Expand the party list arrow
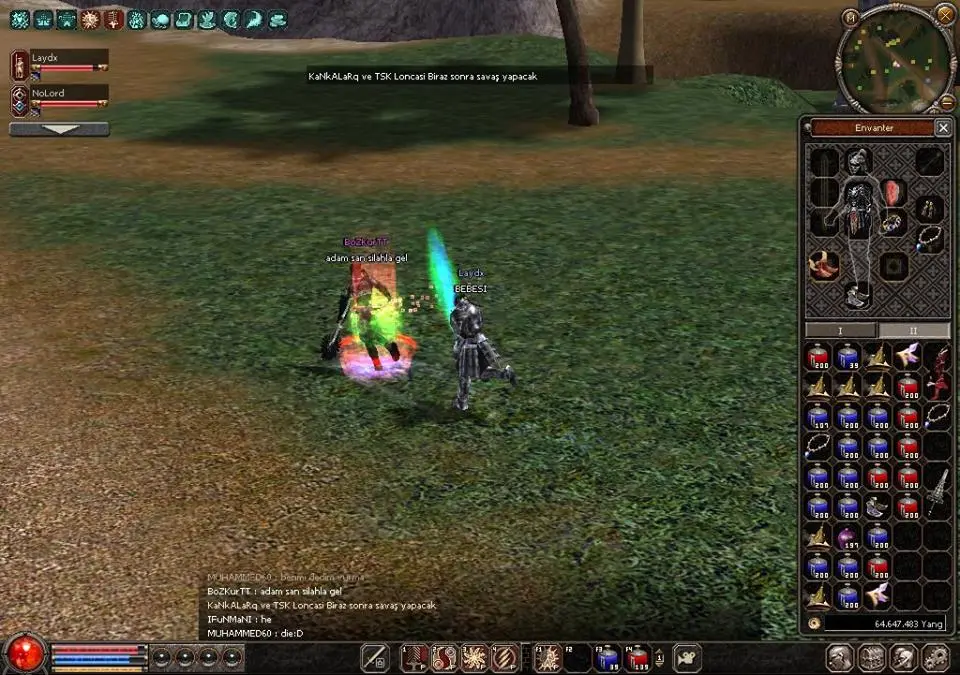Image resolution: width=960 pixels, height=675 pixels. [59, 129]
